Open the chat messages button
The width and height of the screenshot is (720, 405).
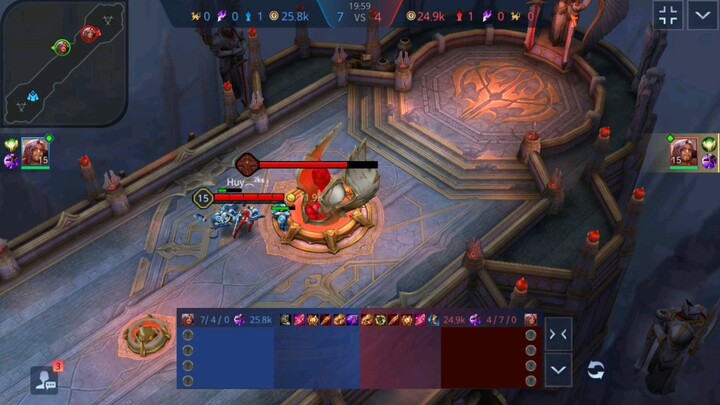tap(44, 379)
